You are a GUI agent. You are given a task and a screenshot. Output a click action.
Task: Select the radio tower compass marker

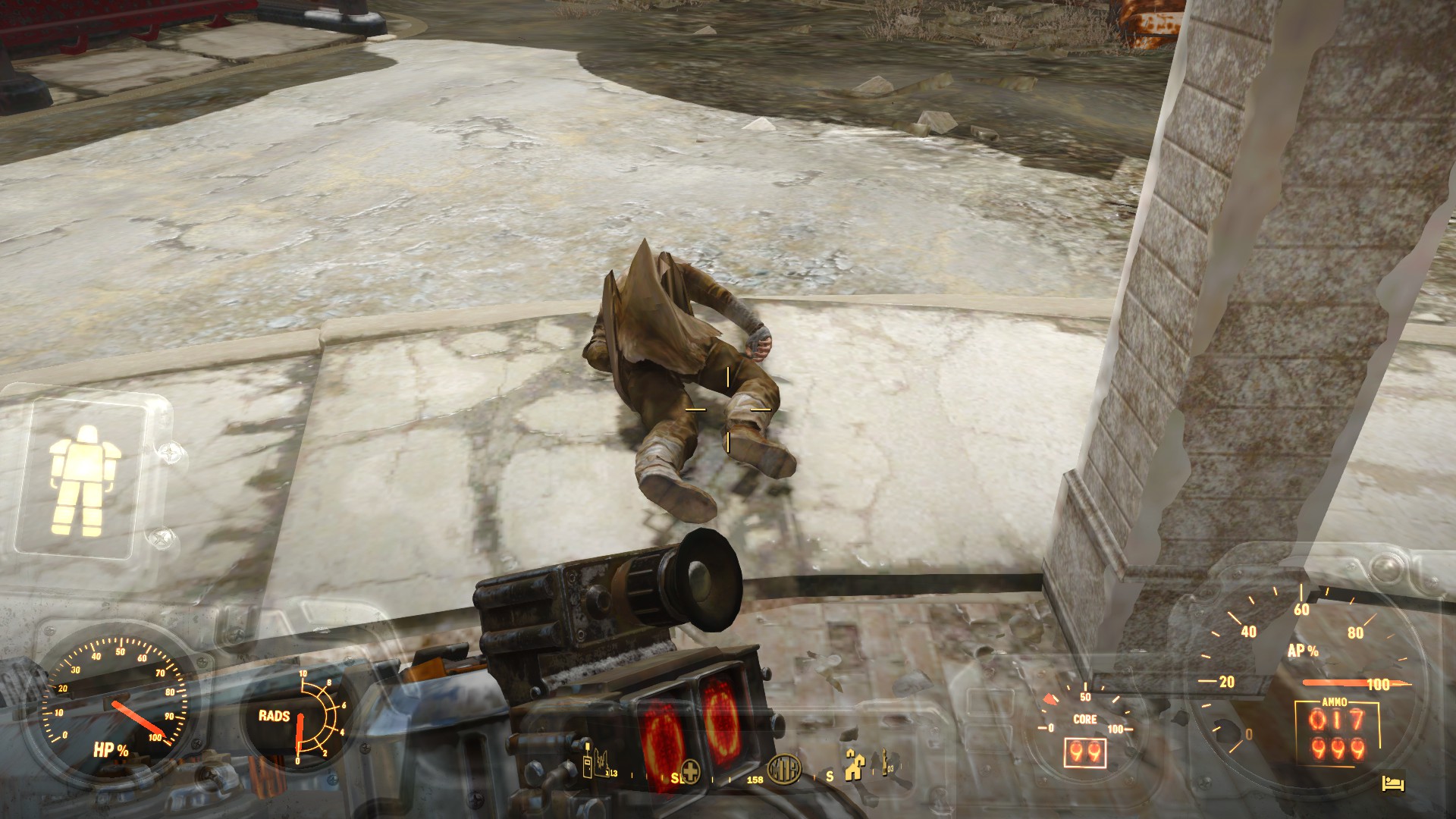pos(586,767)
